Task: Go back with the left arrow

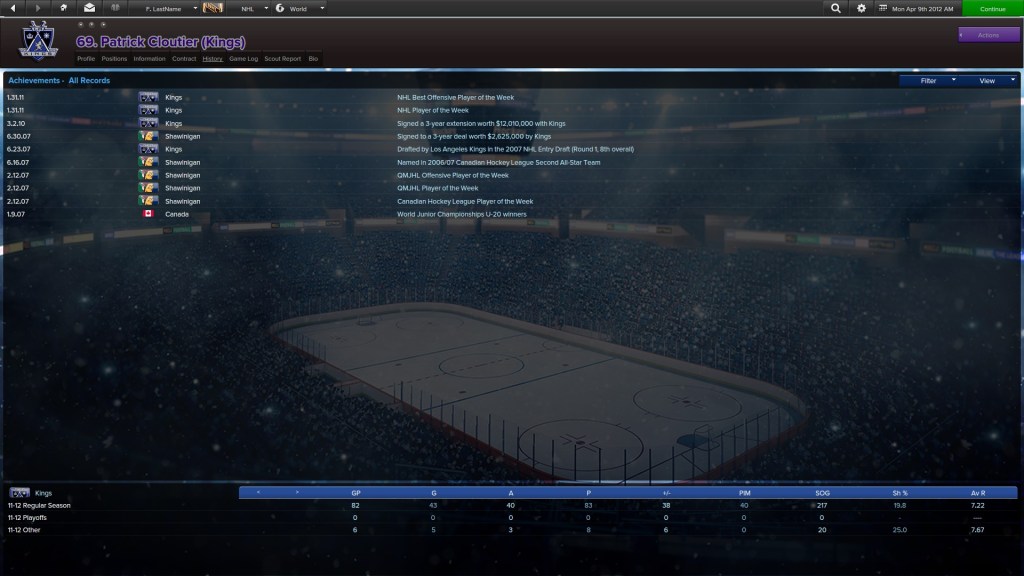Action: click(x=12, y=8)
